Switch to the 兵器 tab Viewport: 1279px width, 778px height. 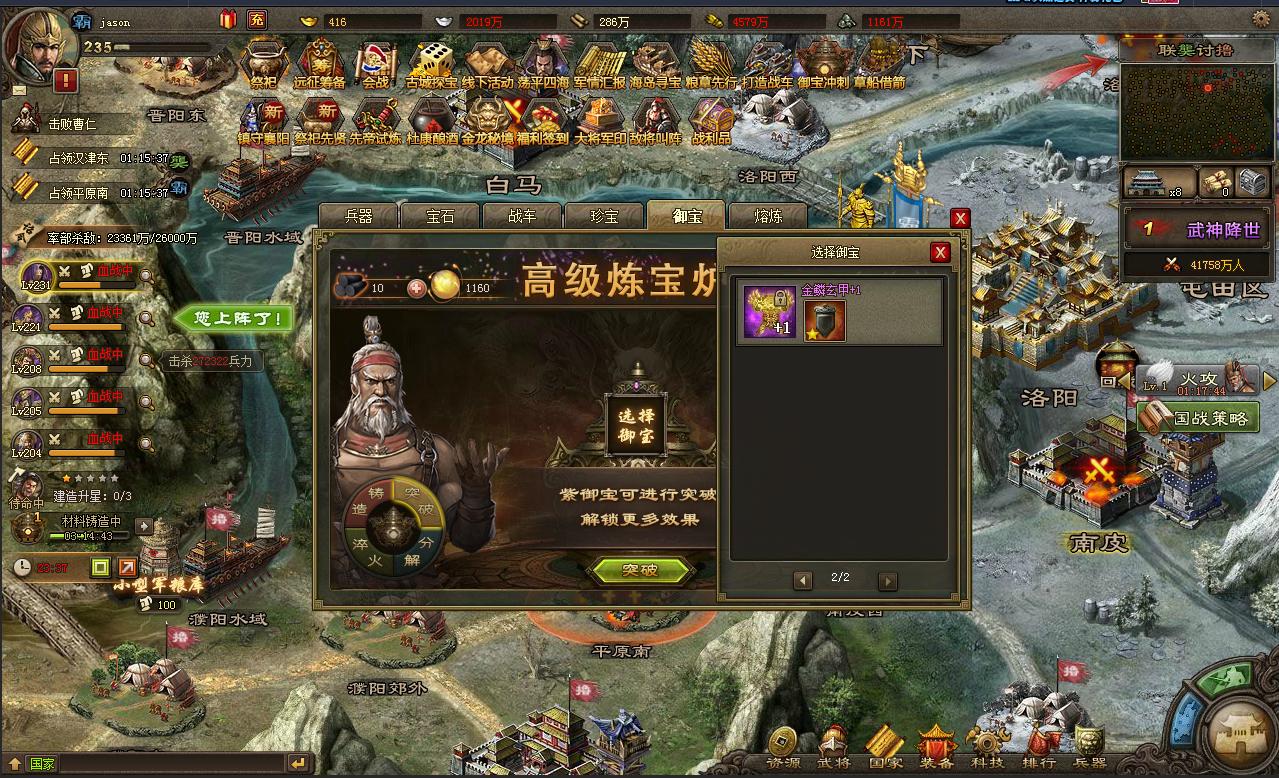tap(358, 216)
